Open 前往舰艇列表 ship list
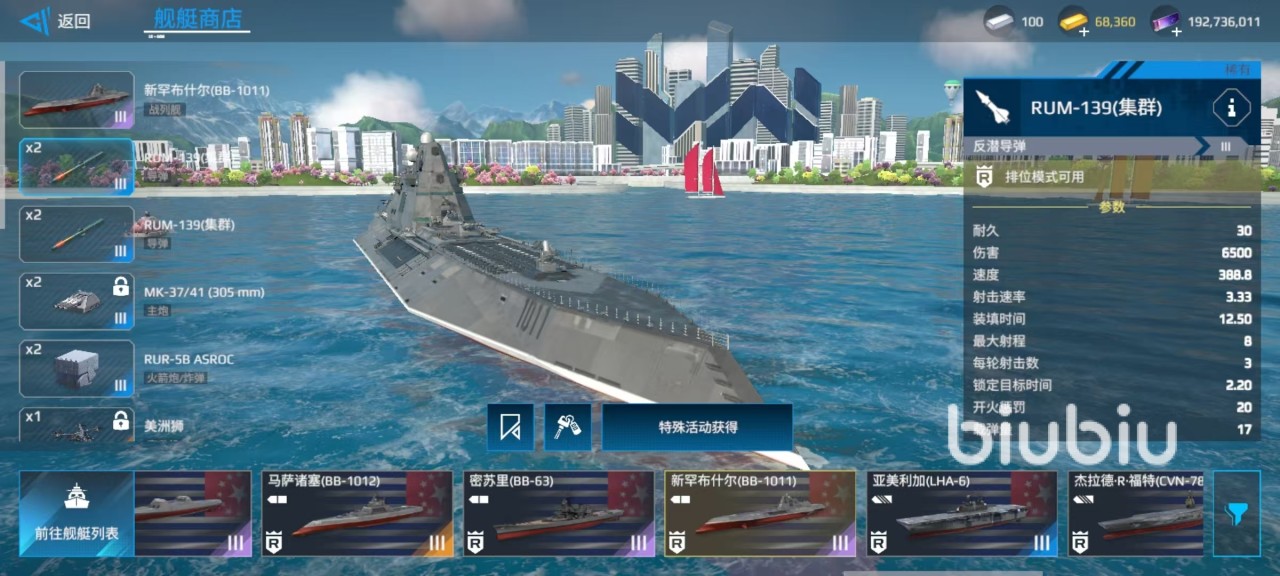The width and height of the screenshot is (1280, 576). point(76,513)
